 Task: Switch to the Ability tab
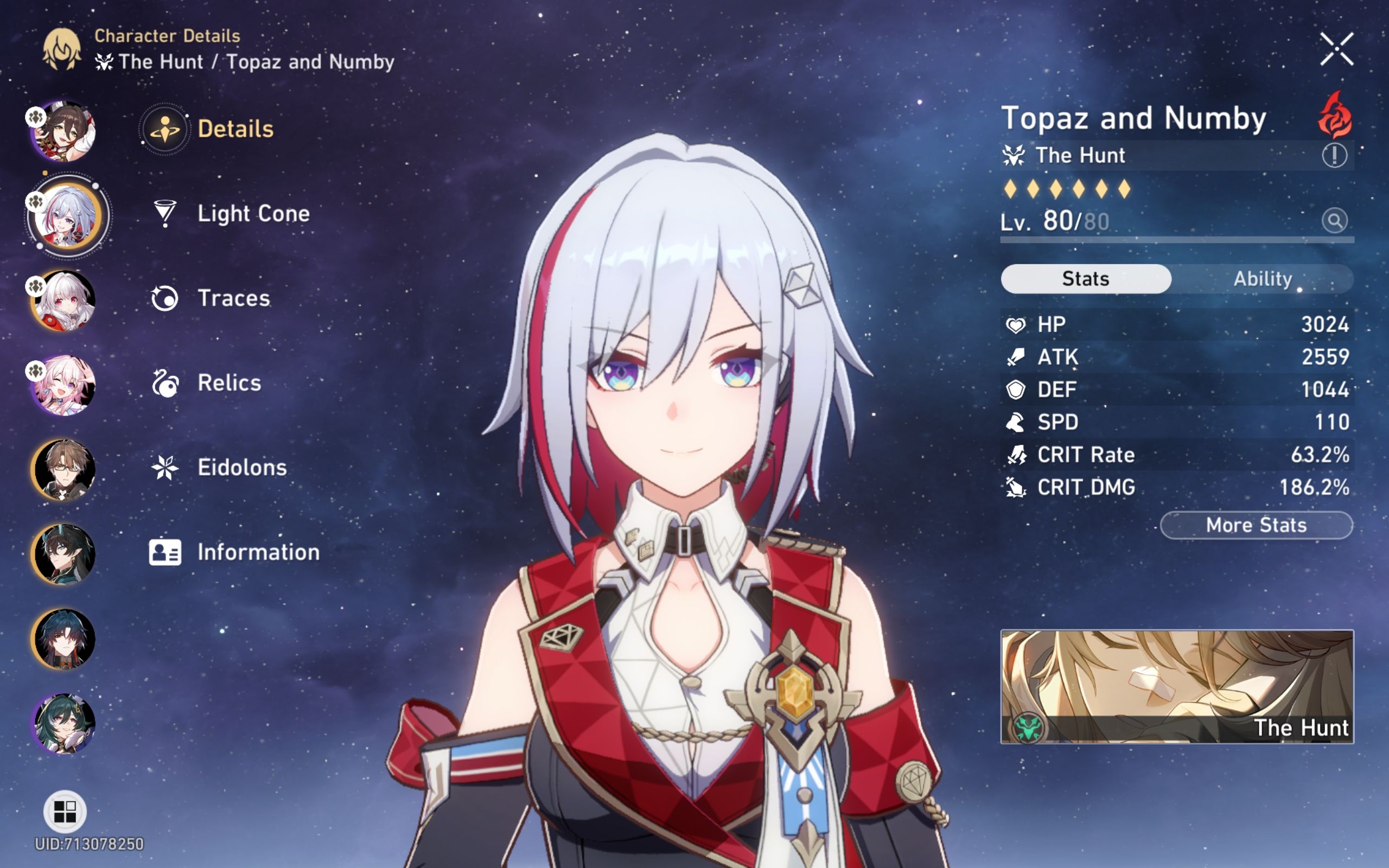[1263, 278]
